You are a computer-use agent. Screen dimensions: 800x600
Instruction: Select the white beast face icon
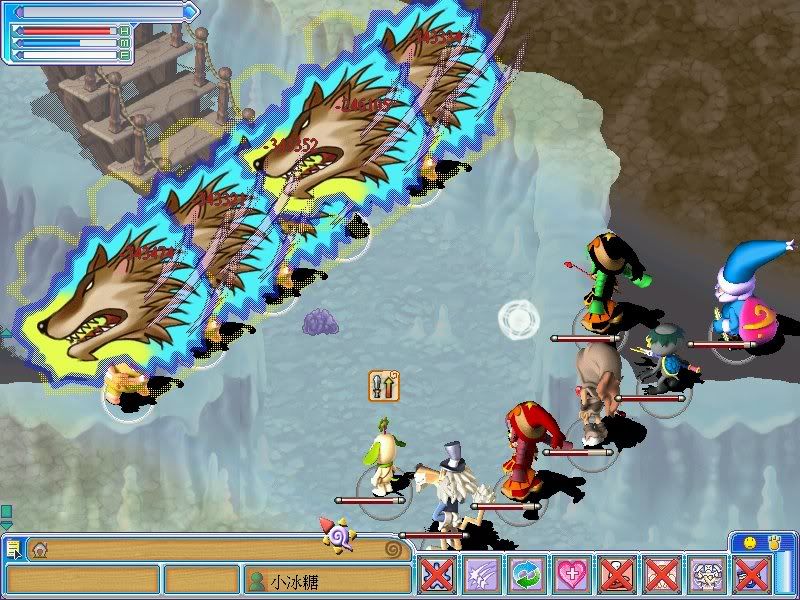(708, 577)
